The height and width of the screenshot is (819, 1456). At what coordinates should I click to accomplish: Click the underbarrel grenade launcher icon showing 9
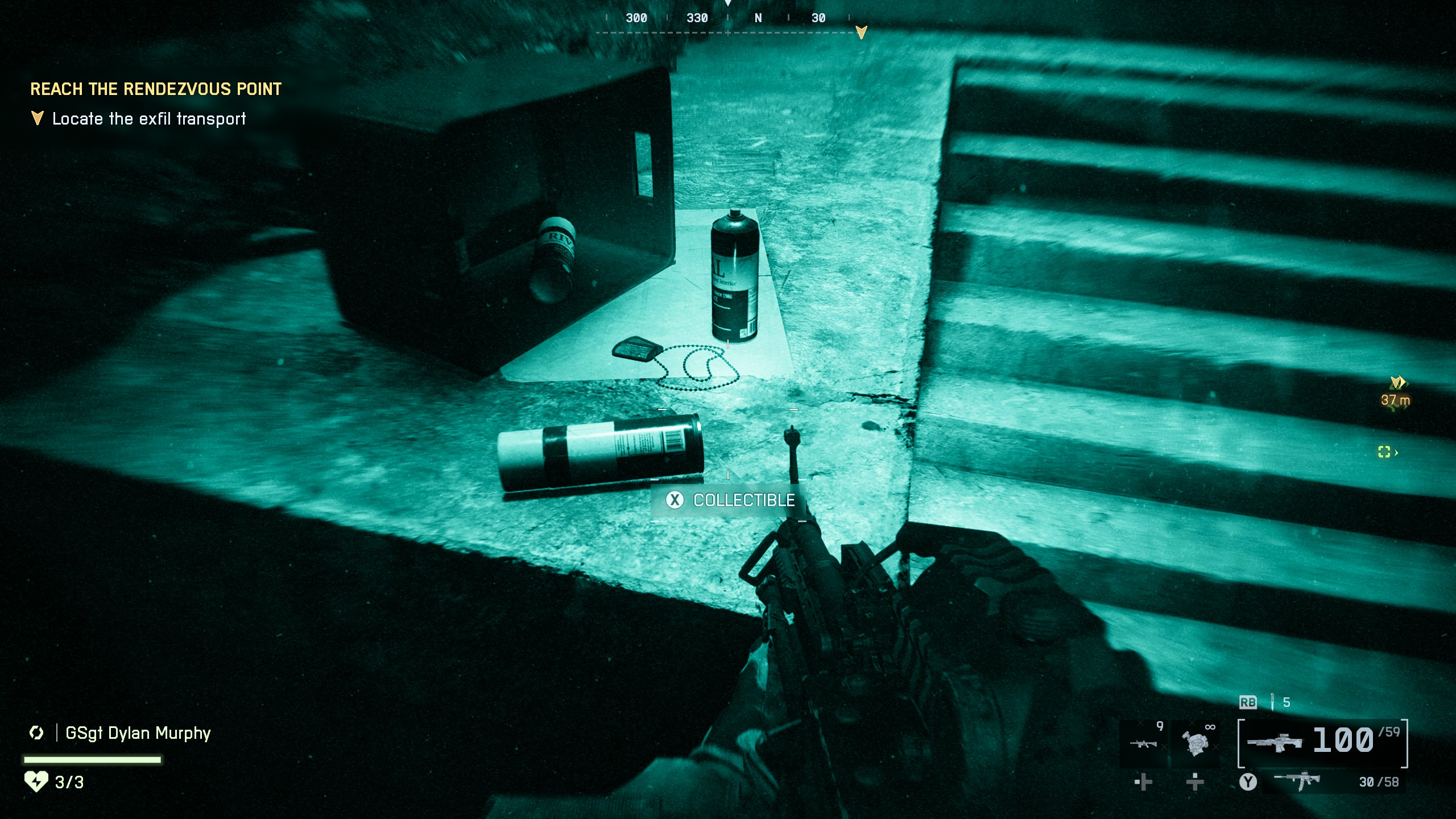point(1144,744)
